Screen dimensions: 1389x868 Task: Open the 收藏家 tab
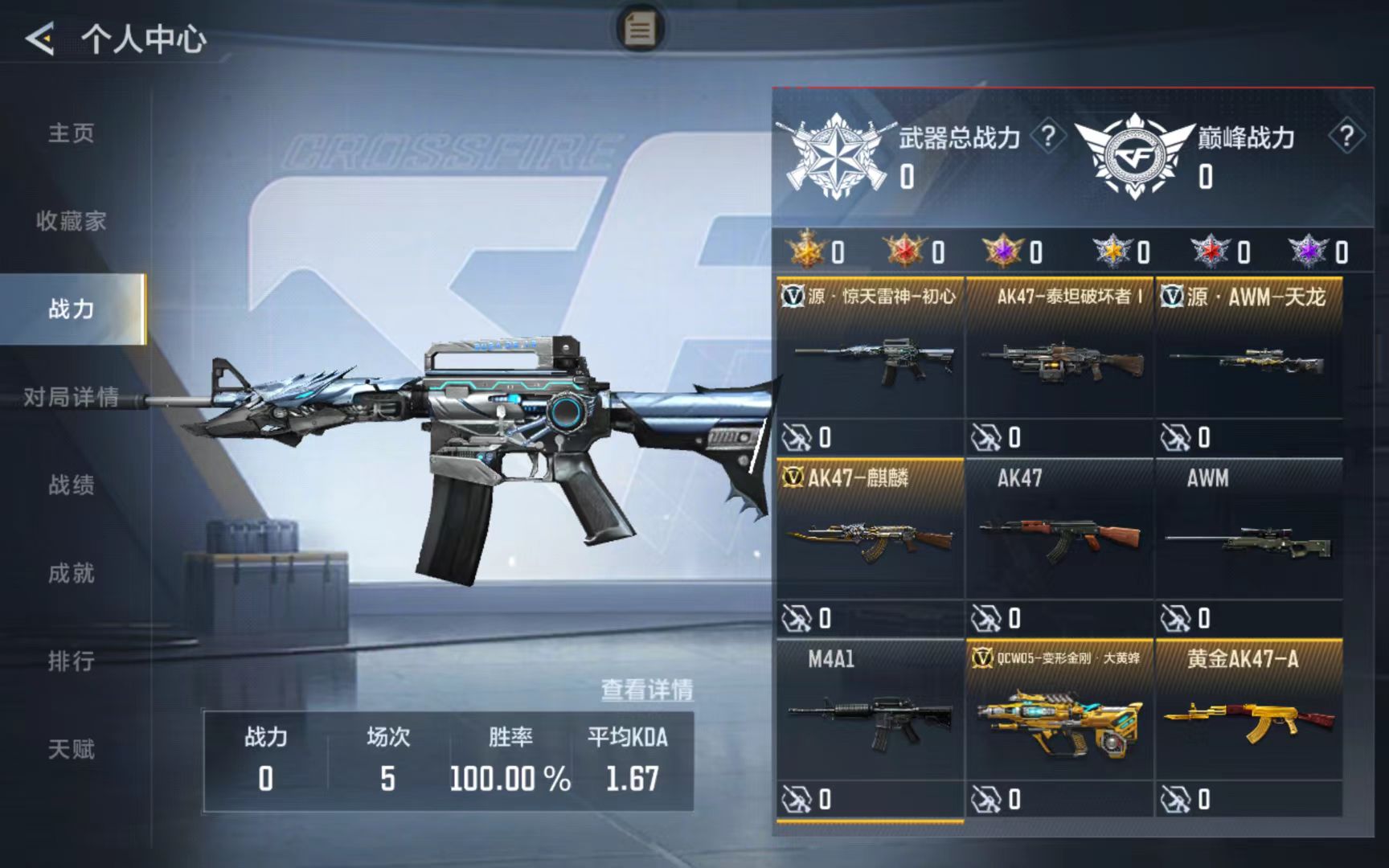[x=72, y=221]
